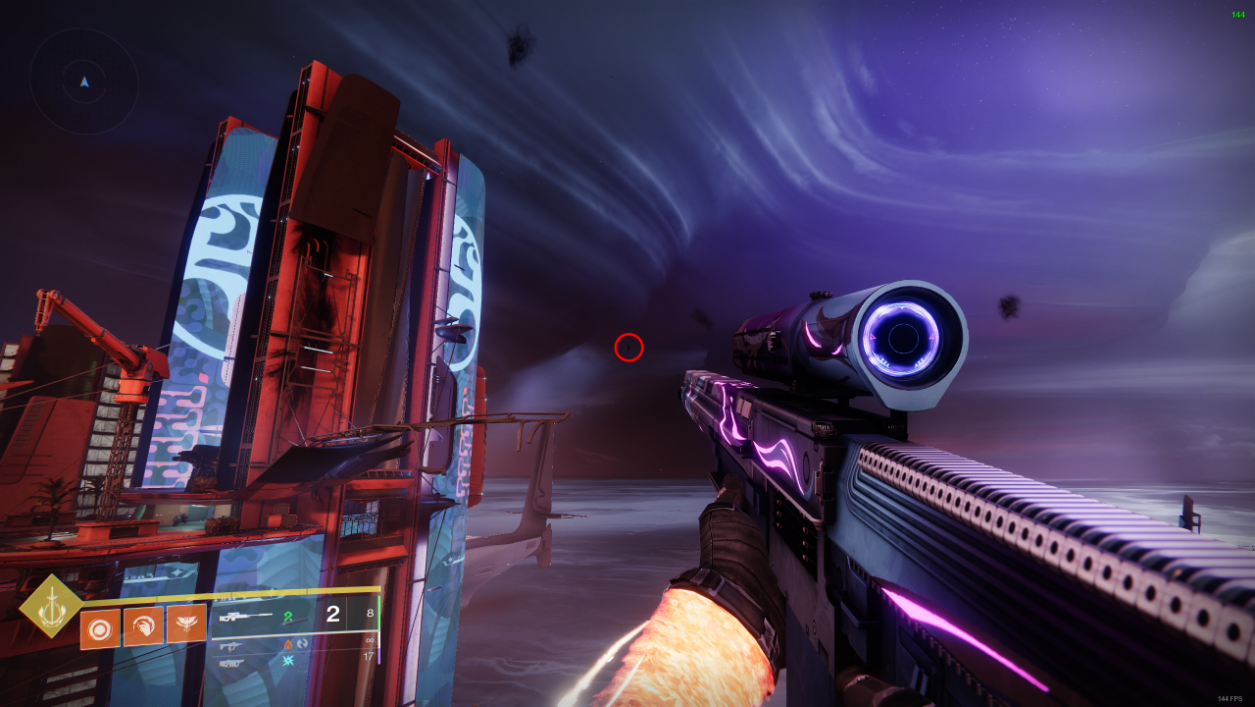Click the circular radar in the corner

84,81
